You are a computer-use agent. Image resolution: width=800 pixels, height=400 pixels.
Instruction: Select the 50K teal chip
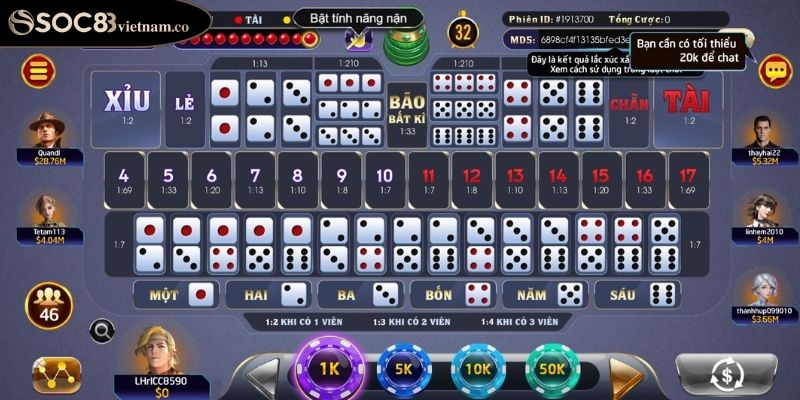(553, 368)
